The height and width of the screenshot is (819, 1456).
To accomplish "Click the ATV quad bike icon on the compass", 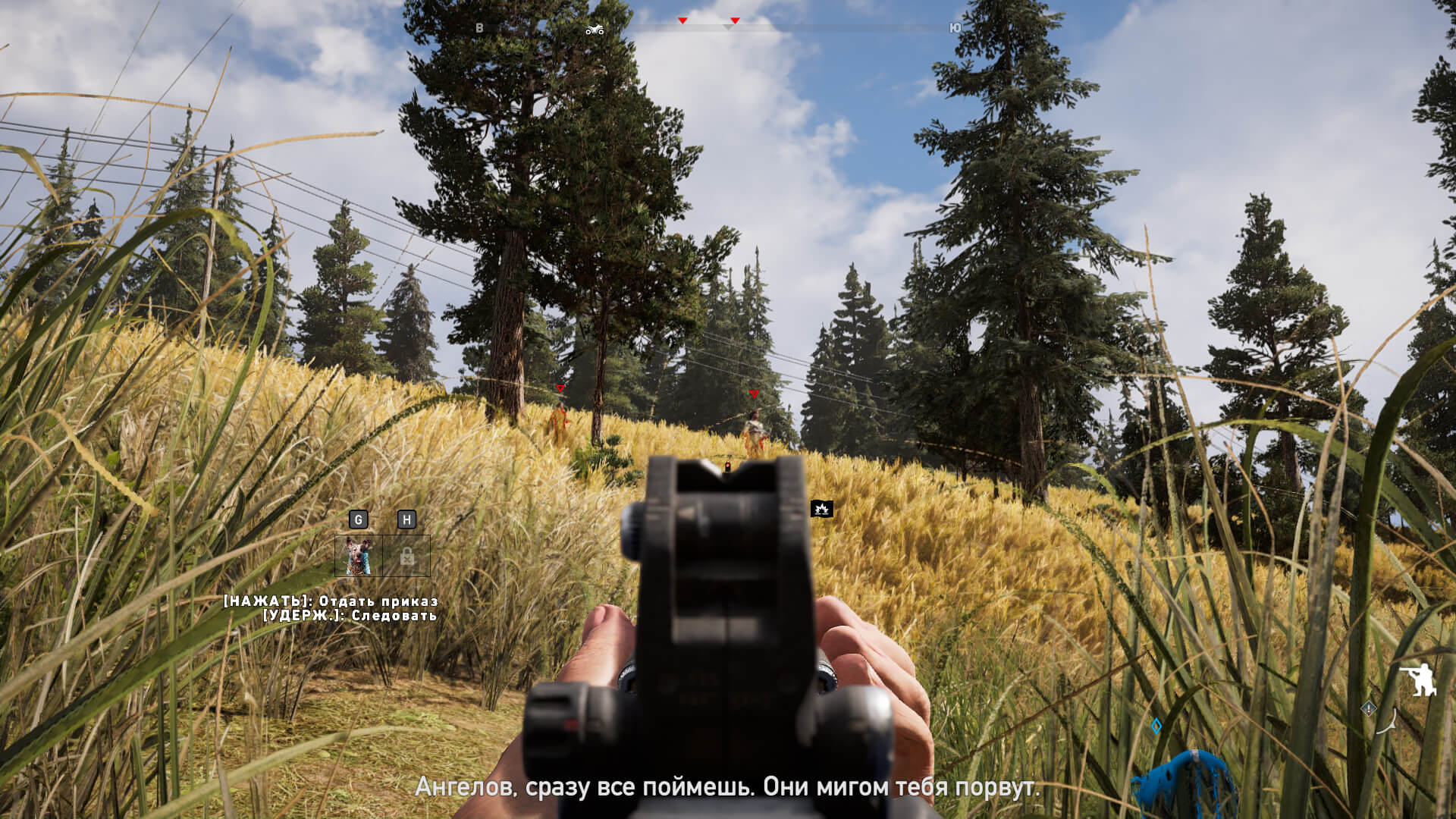I will point(595,28).
